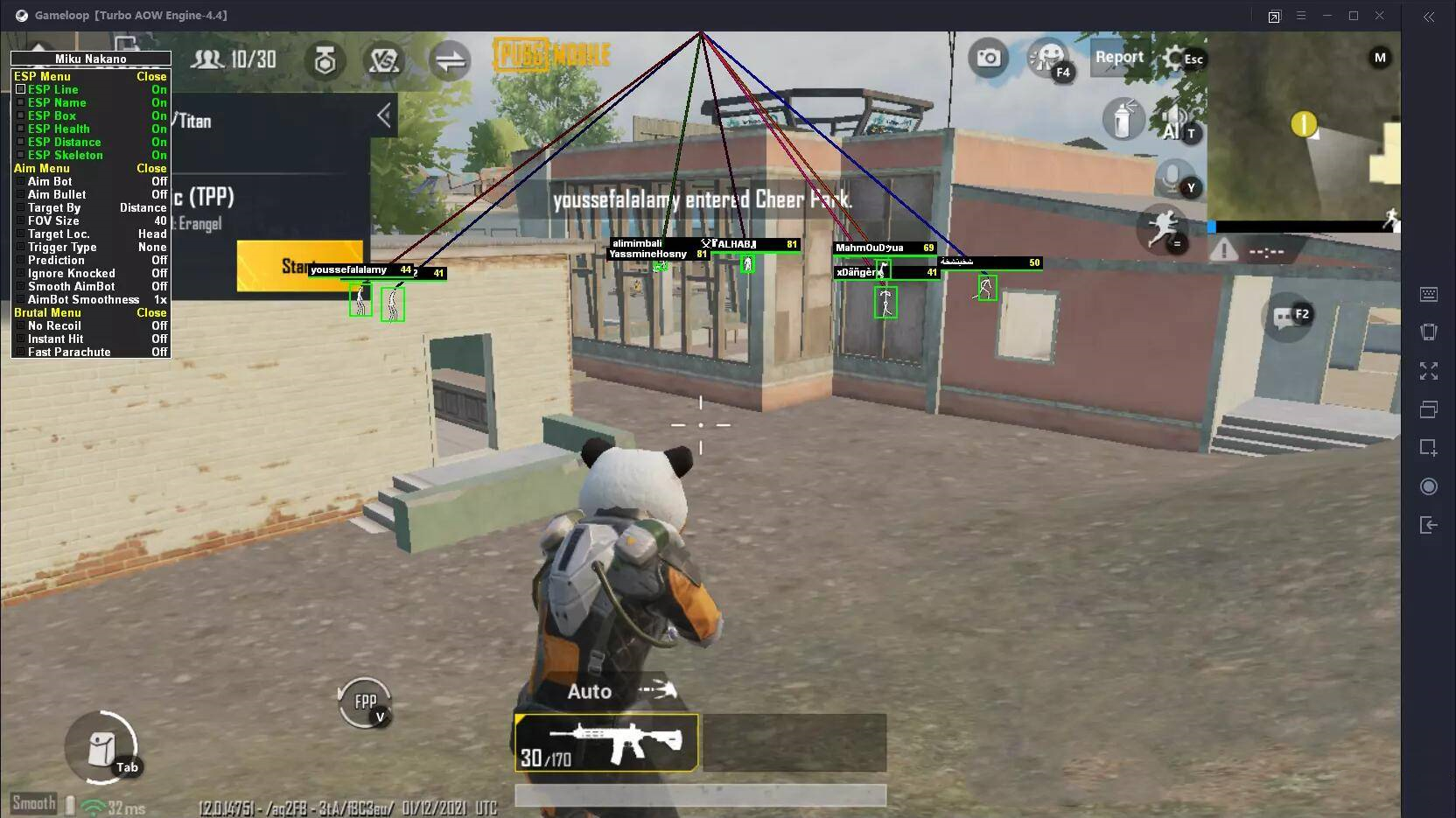Click the yellow Start button
The height and width of the screenshot is (818, 1456).
[297, 265]
